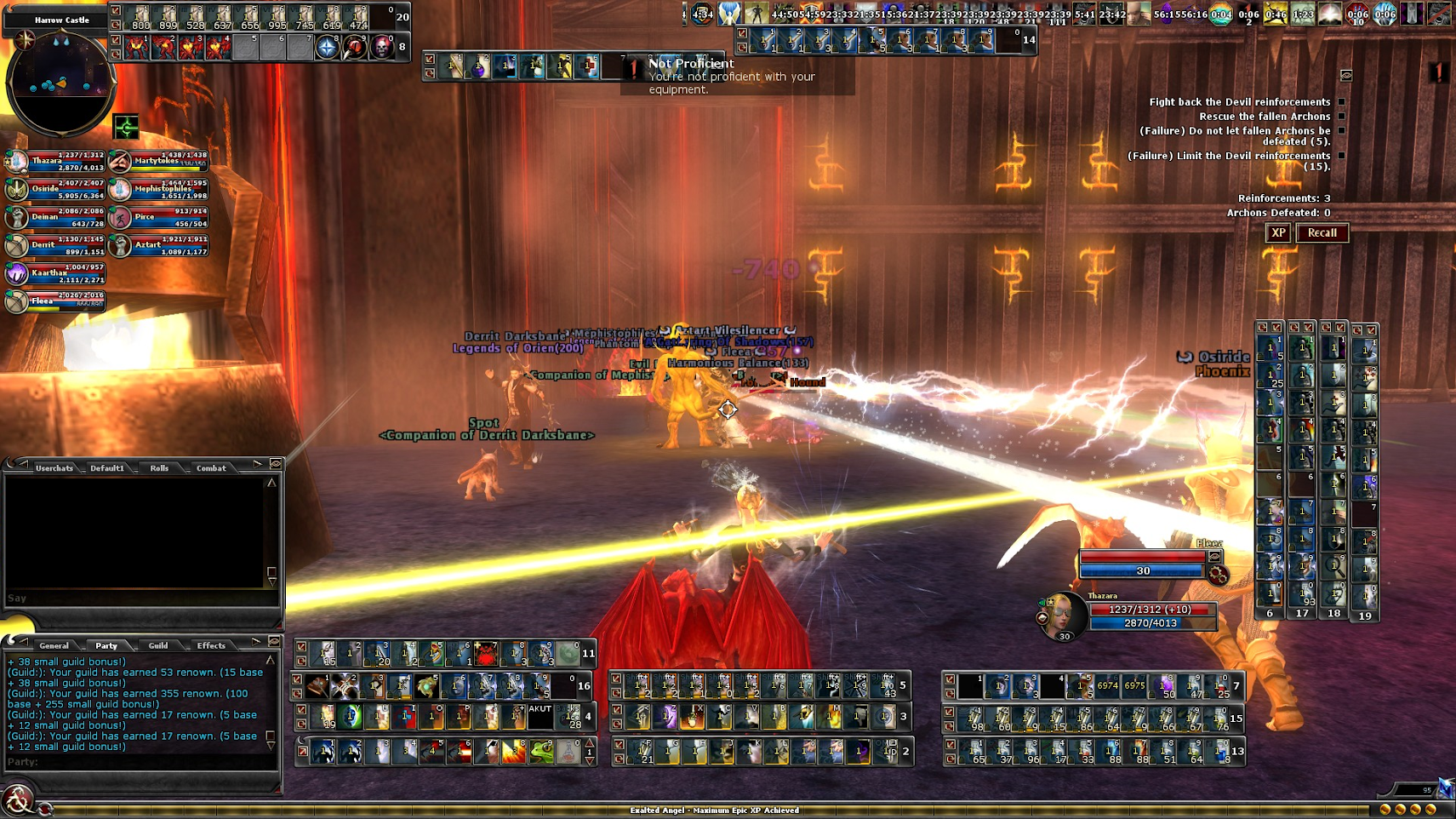The height and width of the screenshot is (819, 1456).
Task: Select the Userchats tab
Action: click(x=54, y=468)
